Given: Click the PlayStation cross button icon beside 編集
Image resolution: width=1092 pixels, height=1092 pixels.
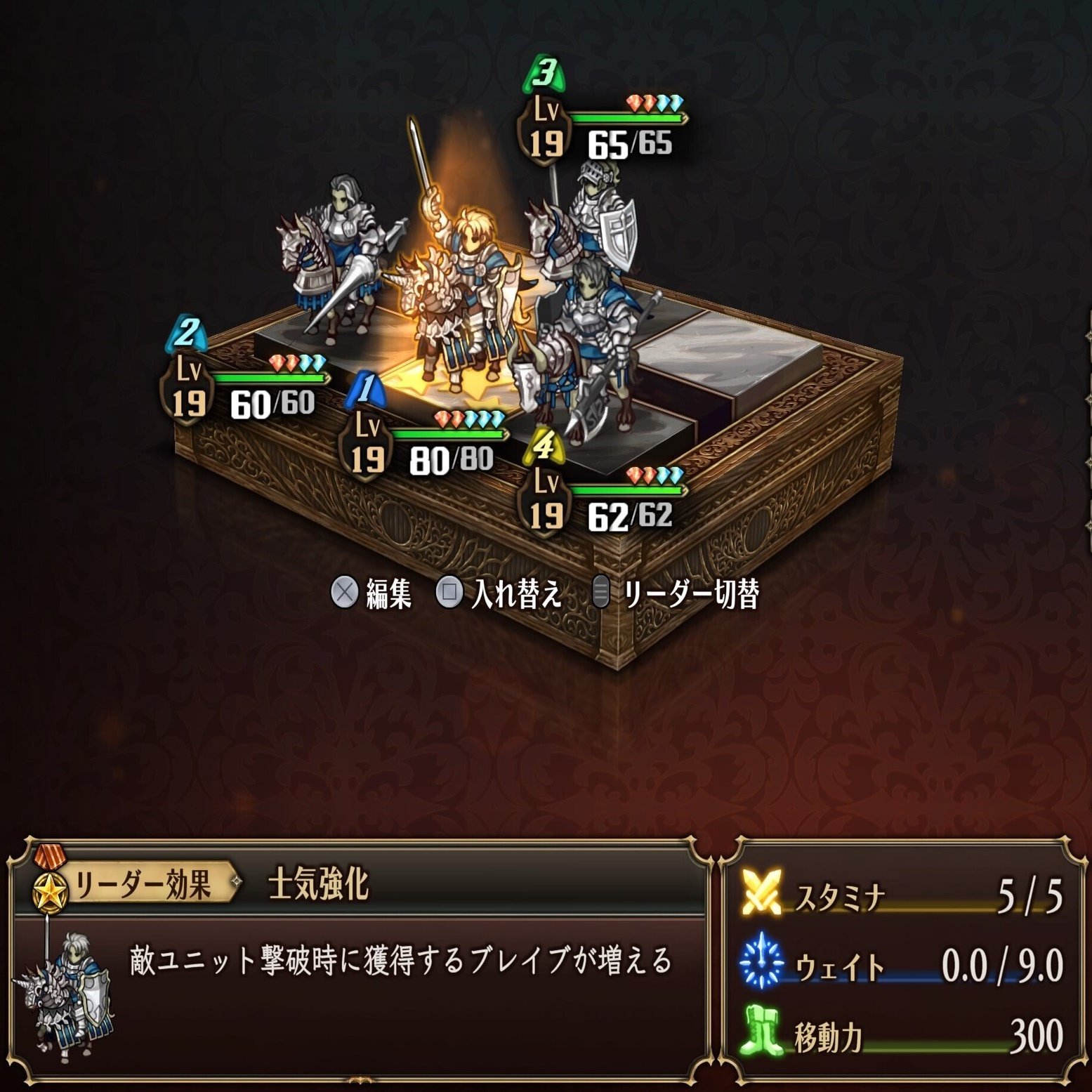Looking at the screenshot, I should coord(346,592).
